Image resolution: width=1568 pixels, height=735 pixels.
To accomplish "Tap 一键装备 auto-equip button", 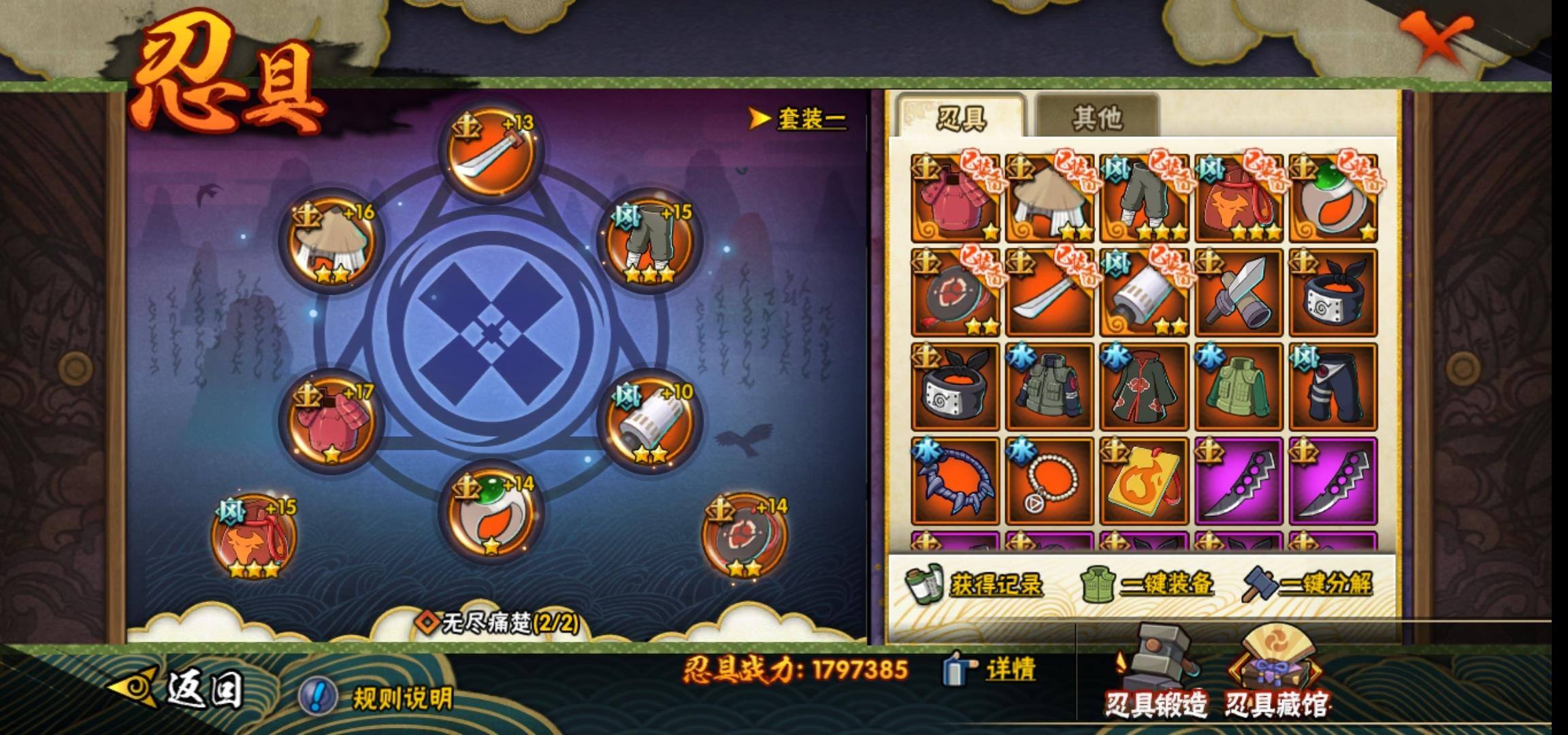I will [1147, 585].
